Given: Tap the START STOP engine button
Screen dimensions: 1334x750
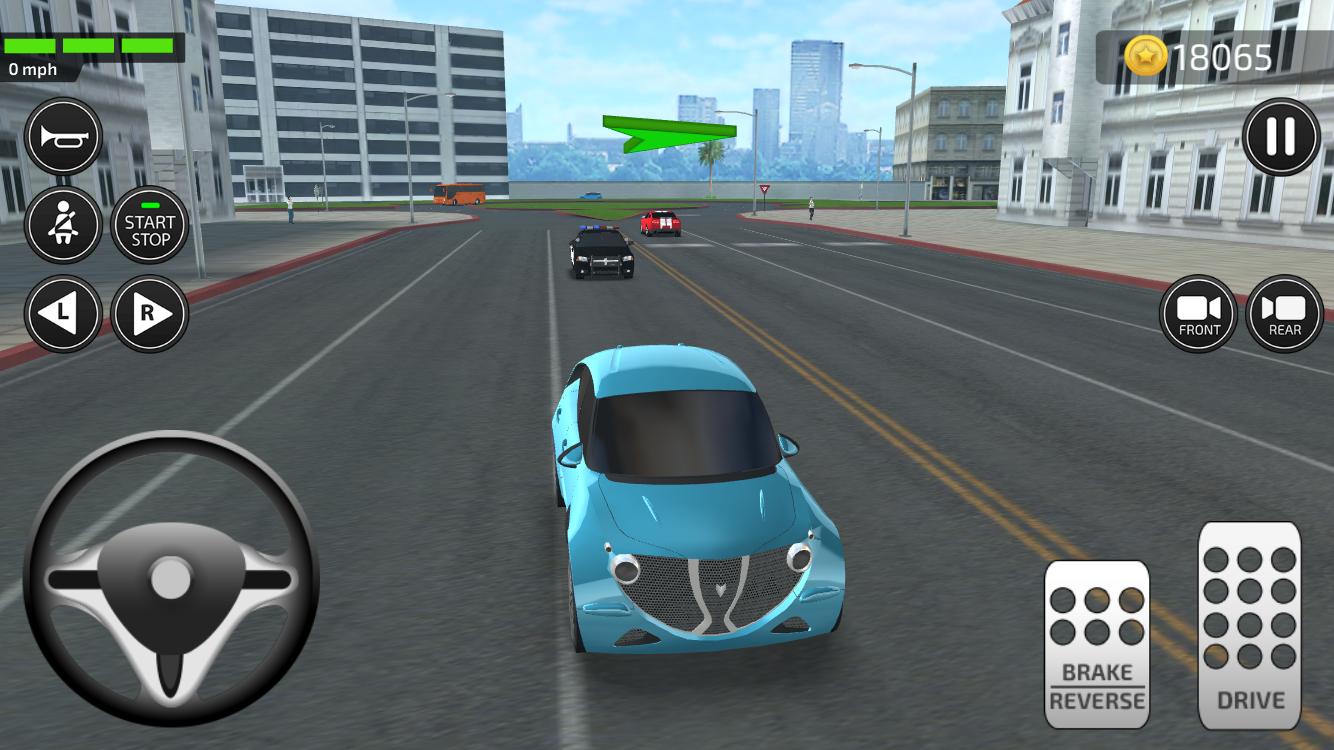Looking at the screenshot, I should 150,226.
